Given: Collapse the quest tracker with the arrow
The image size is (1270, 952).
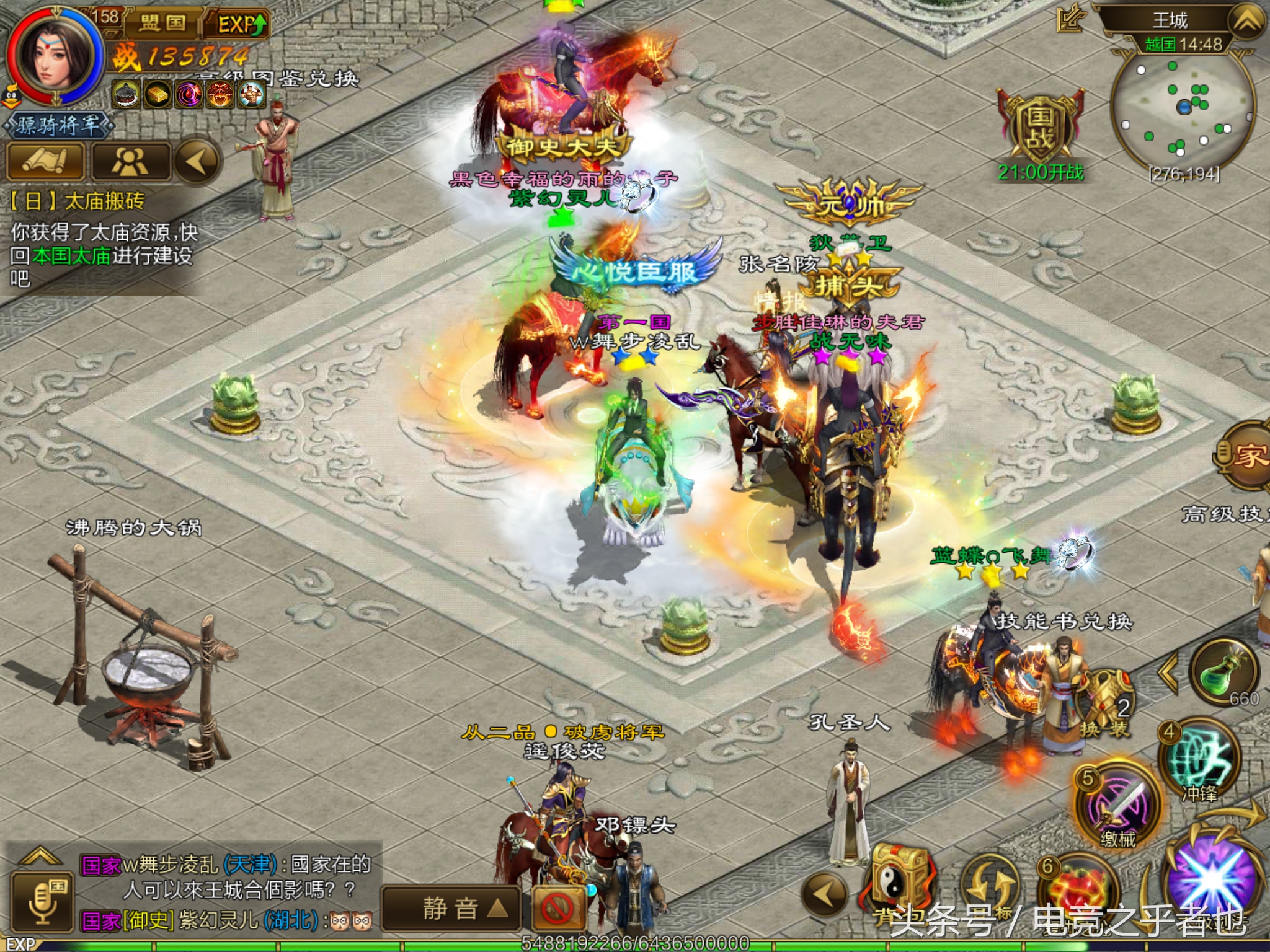Looking at the screenshot, I should point(197,161).
